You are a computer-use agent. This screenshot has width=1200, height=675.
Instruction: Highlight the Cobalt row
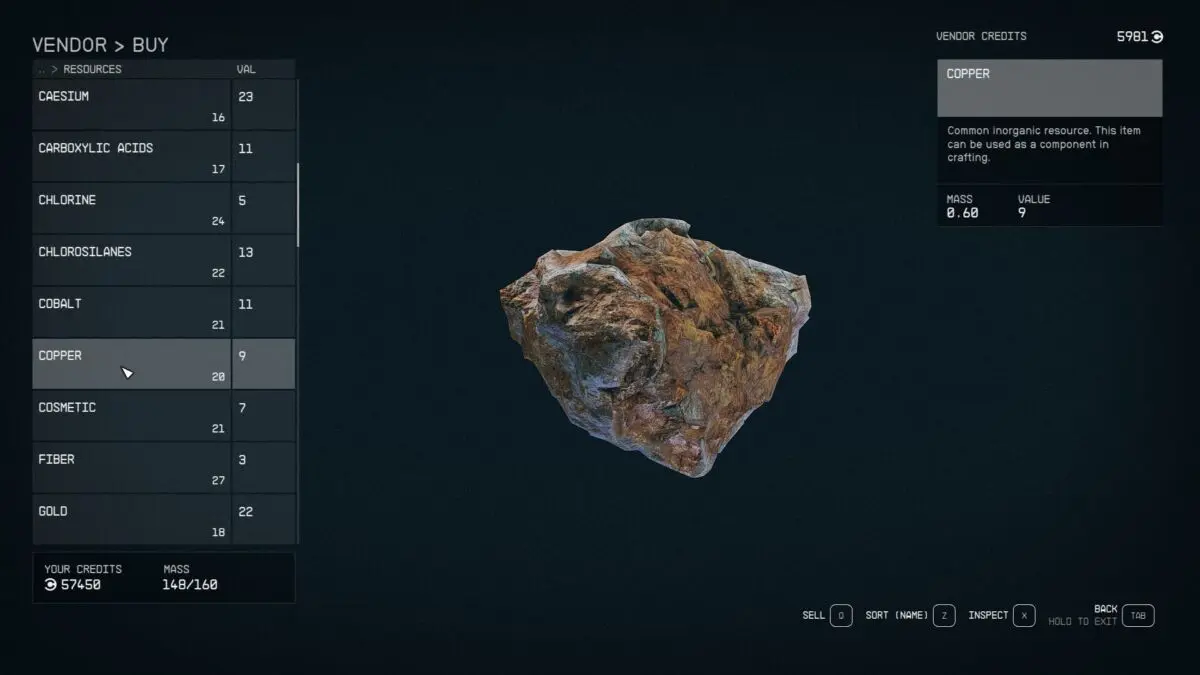(131, 313)
